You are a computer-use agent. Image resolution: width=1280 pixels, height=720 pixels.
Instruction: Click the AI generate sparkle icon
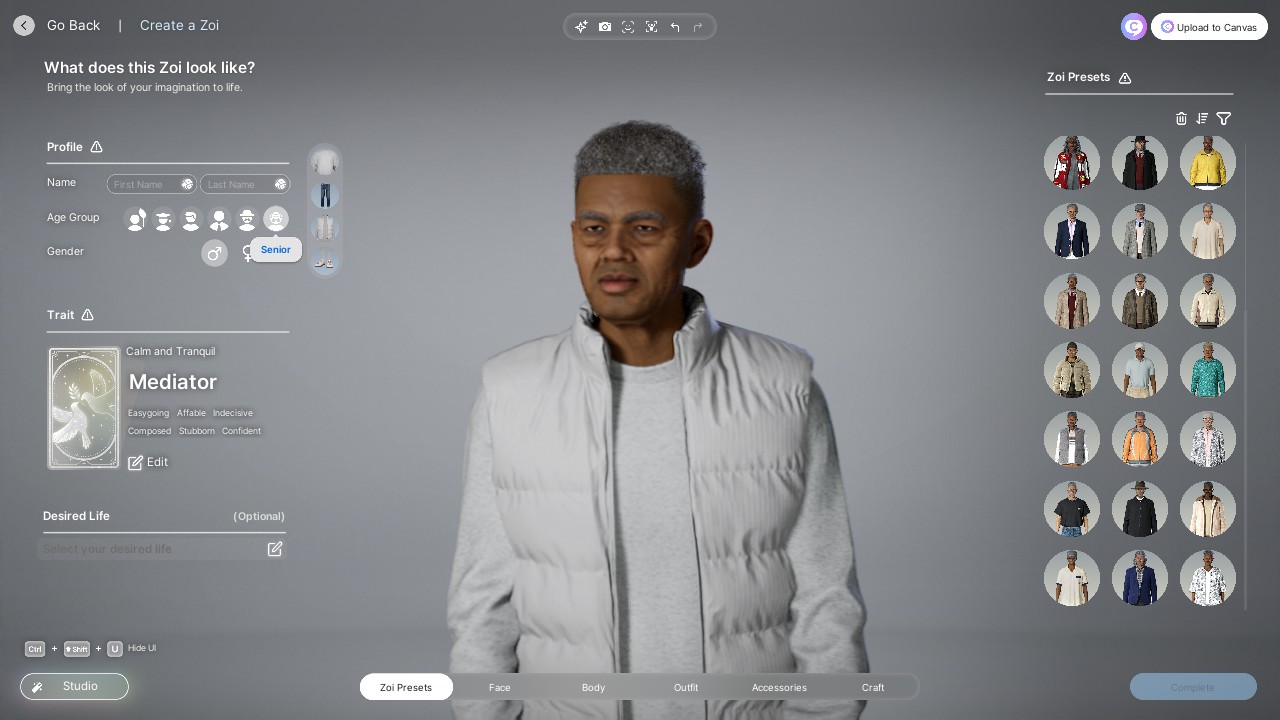point(581,27)
